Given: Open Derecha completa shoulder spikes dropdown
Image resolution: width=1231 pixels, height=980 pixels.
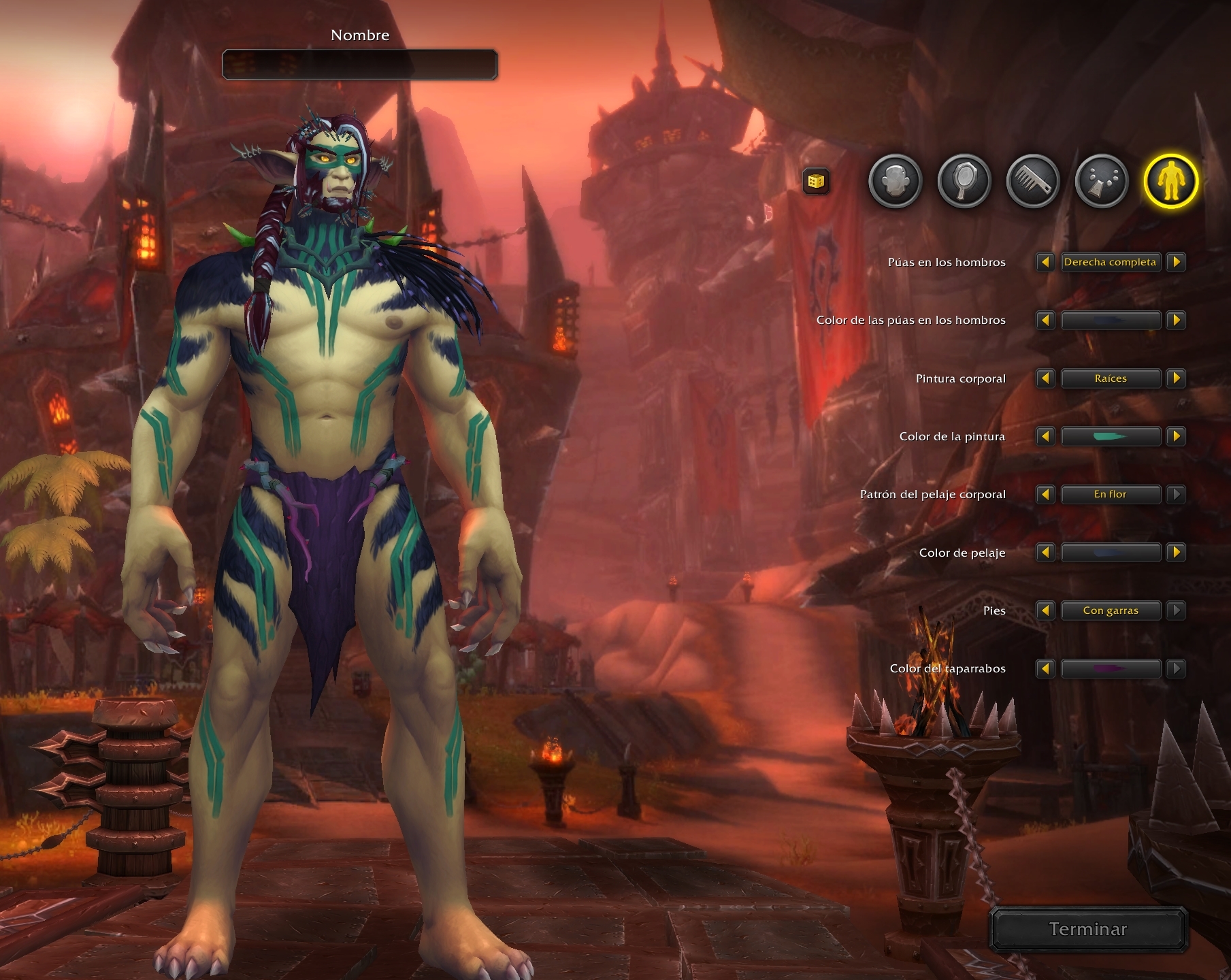Looking at the screenshot, I should (x=1111, y=262).
